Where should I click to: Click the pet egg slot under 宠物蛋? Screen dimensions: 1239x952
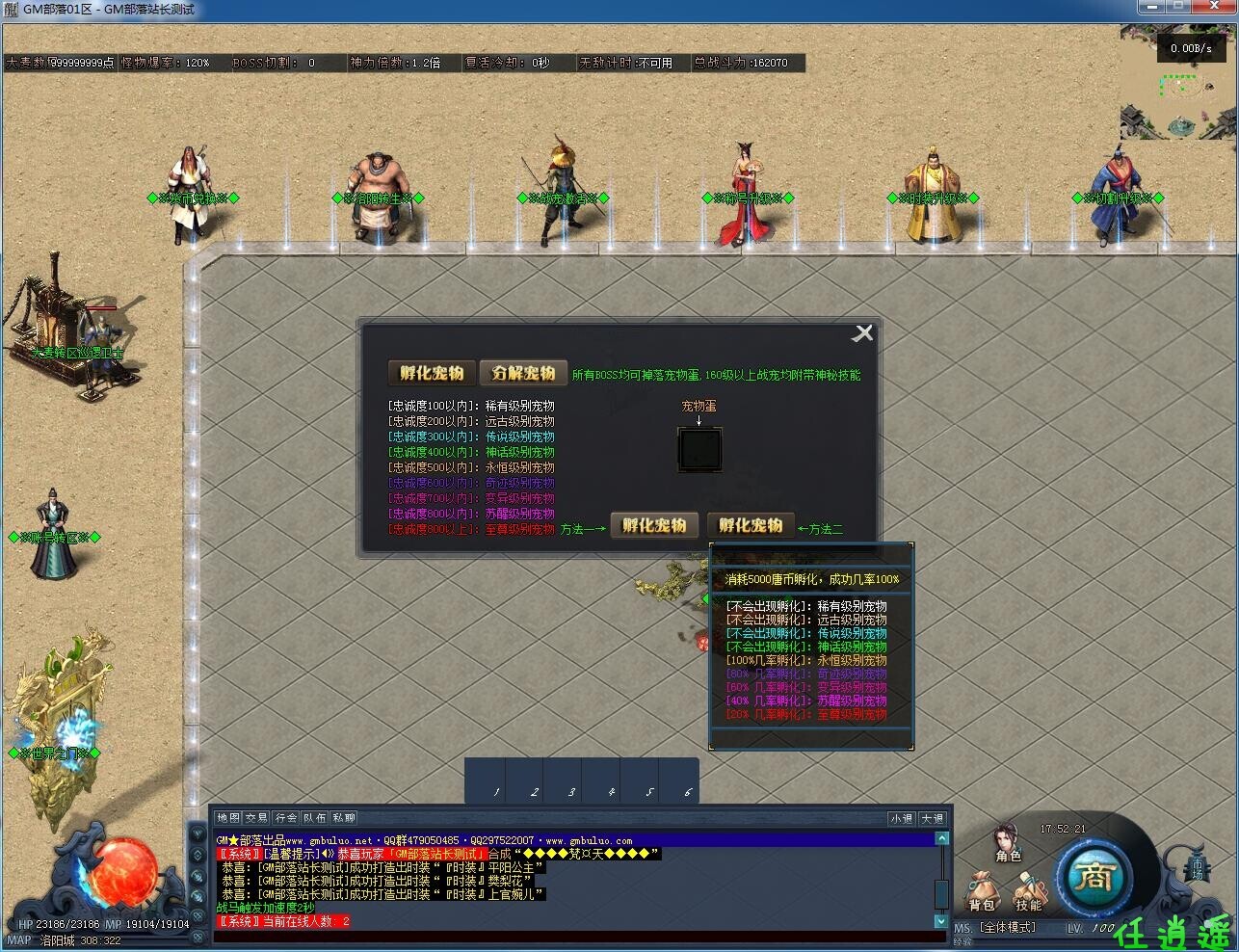(x=699, y=449)
